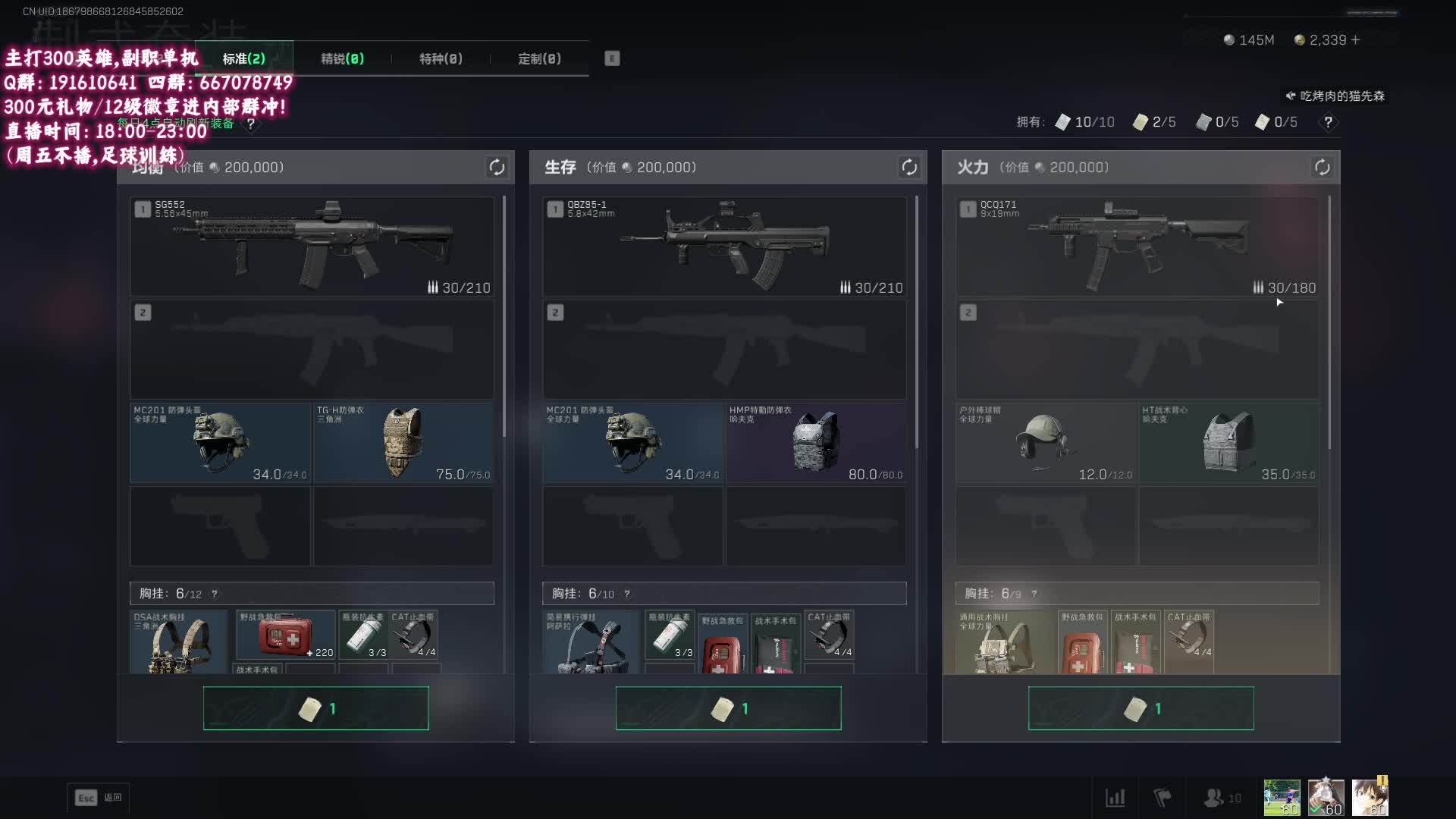Inspect the TG-H防弹衣 armor slot
The image size is (1456, 819).
click(x=403, y=444)
